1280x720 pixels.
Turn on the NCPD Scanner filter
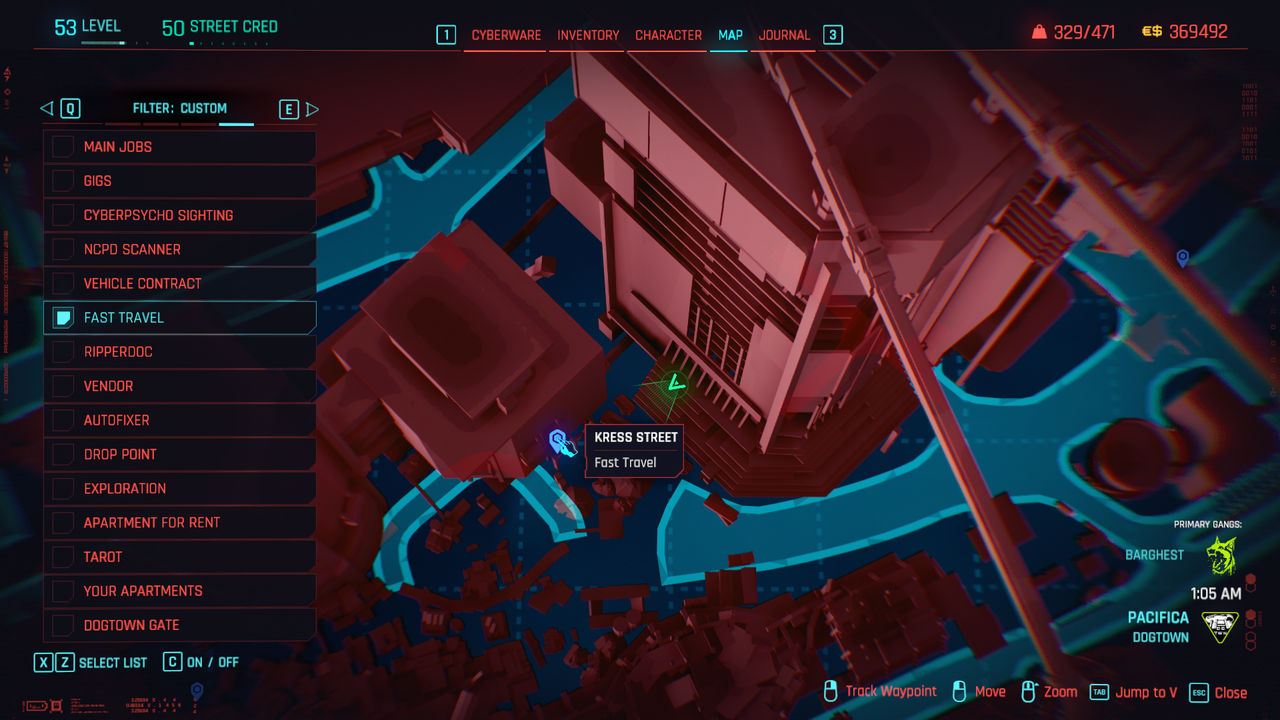click(63, 249)
